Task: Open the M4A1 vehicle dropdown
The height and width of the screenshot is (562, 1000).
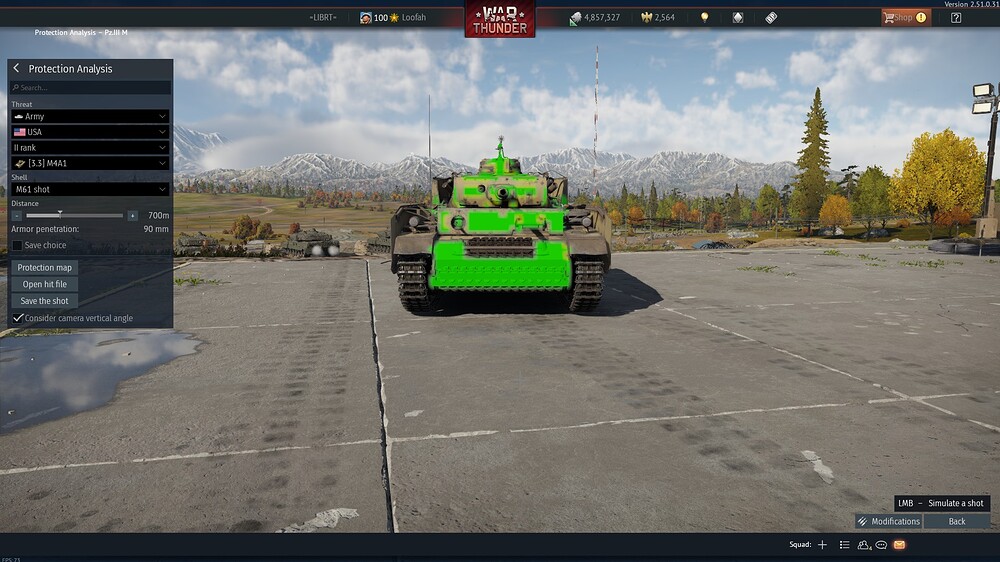Action: pyautogui.click(x=90, y=163)
